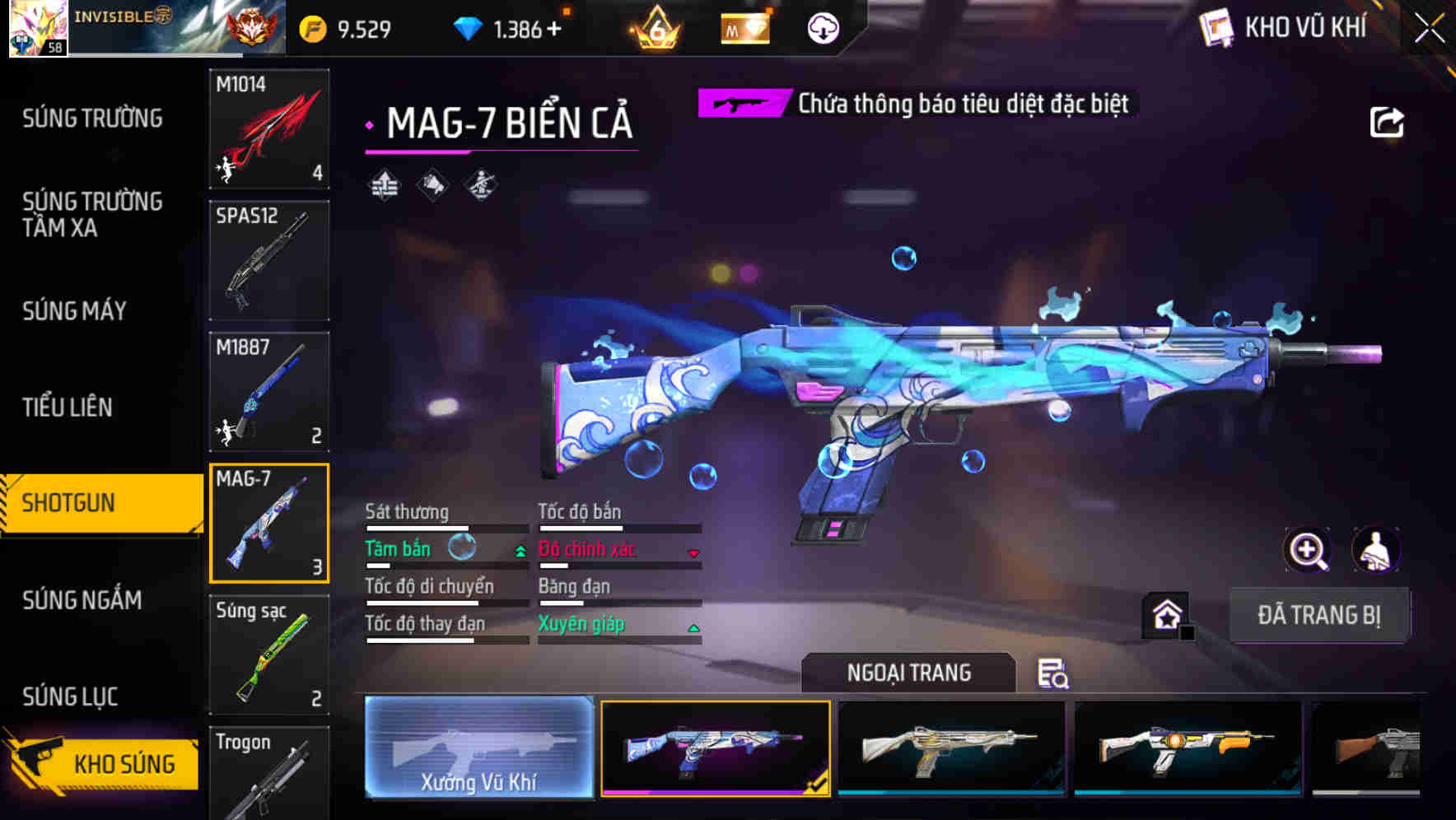Choose the M1887 weapon slot
The height and width of the screenshot is (820, 1456).
coord(269,392)
